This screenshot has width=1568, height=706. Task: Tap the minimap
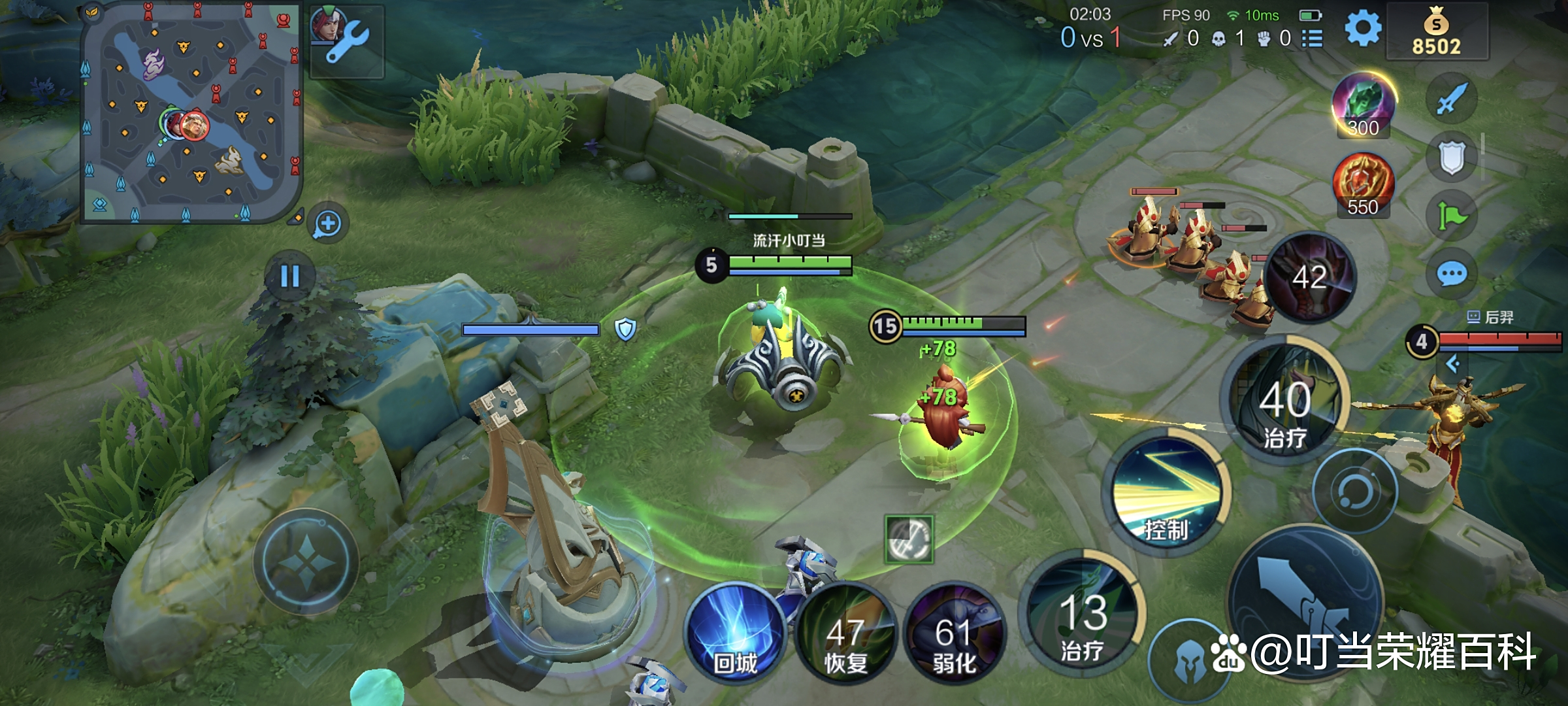coord(191,112)
